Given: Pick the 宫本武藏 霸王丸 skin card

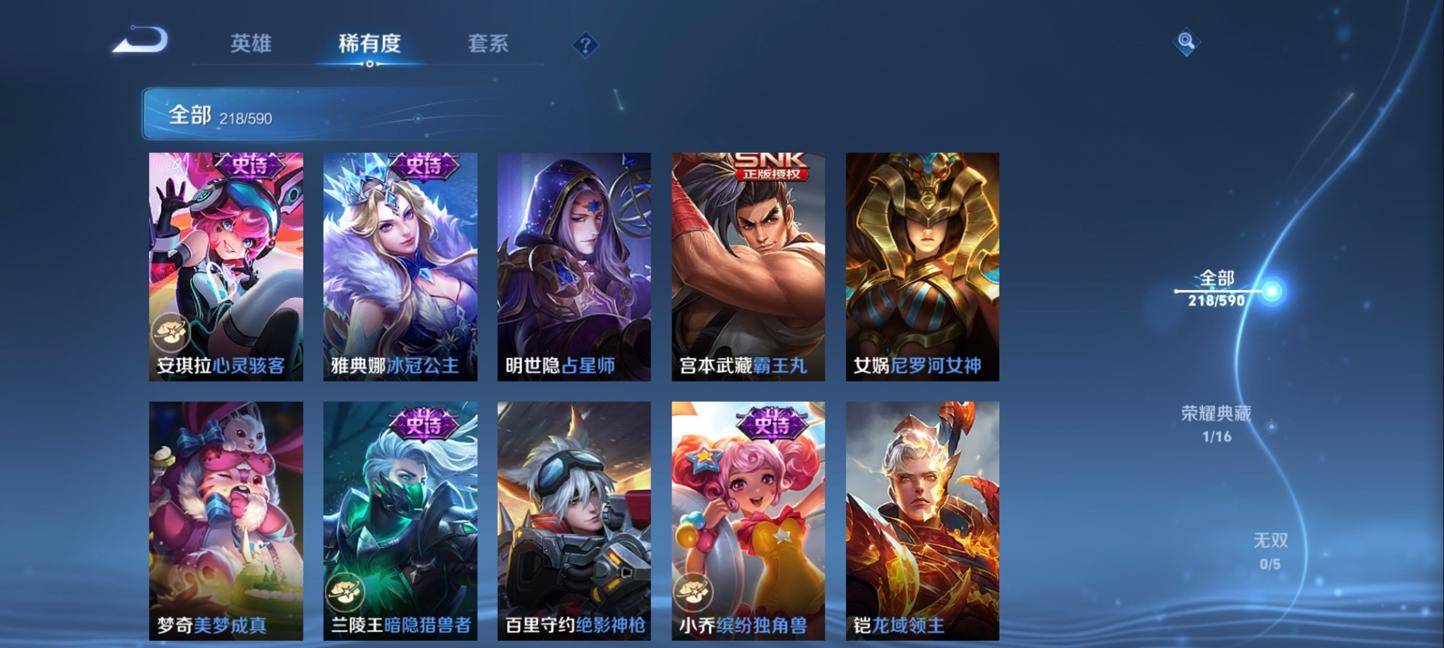Looking at the screenshot, I should point(748,266).
